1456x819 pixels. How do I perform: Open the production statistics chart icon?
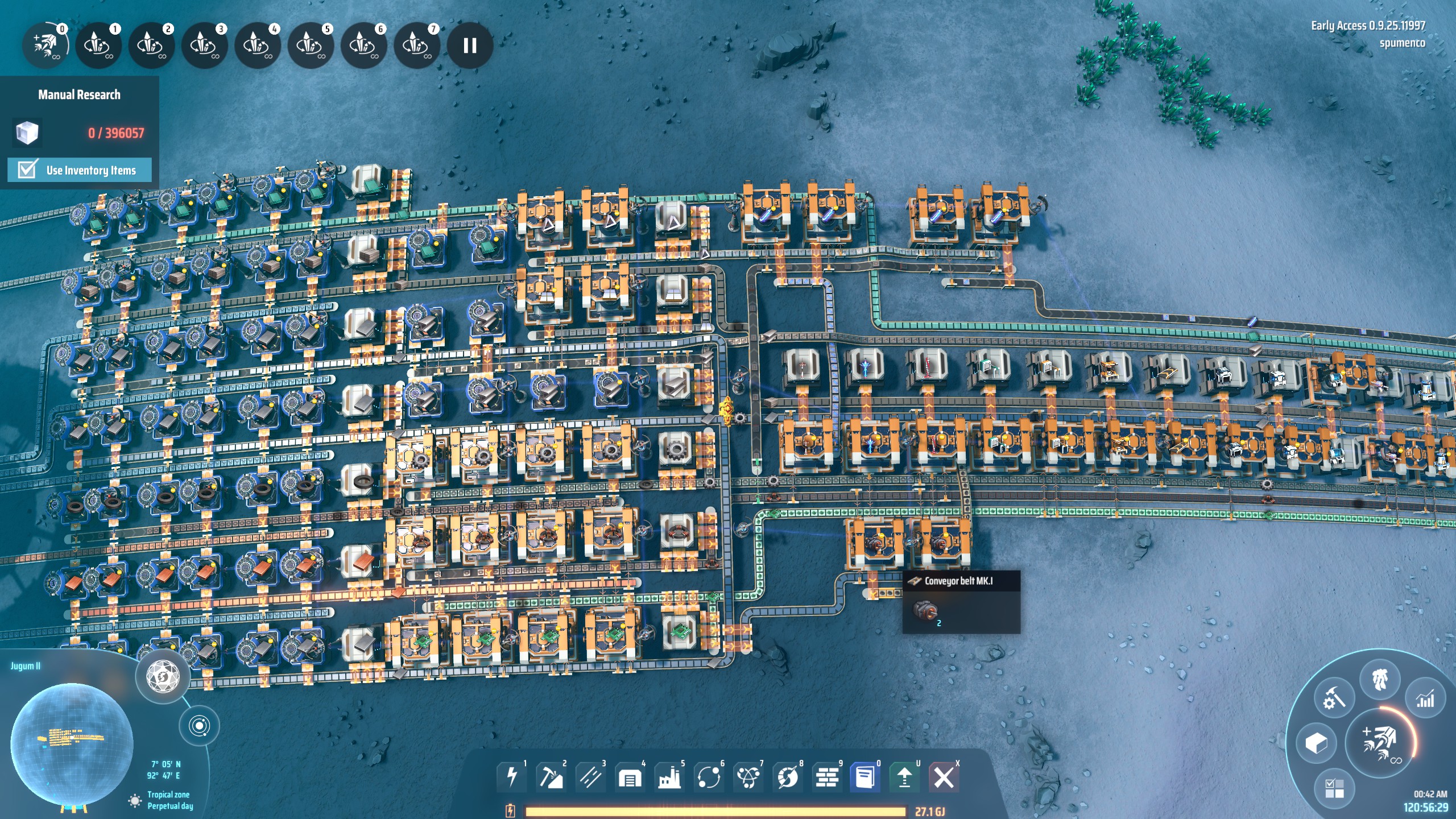point(1425,699)
